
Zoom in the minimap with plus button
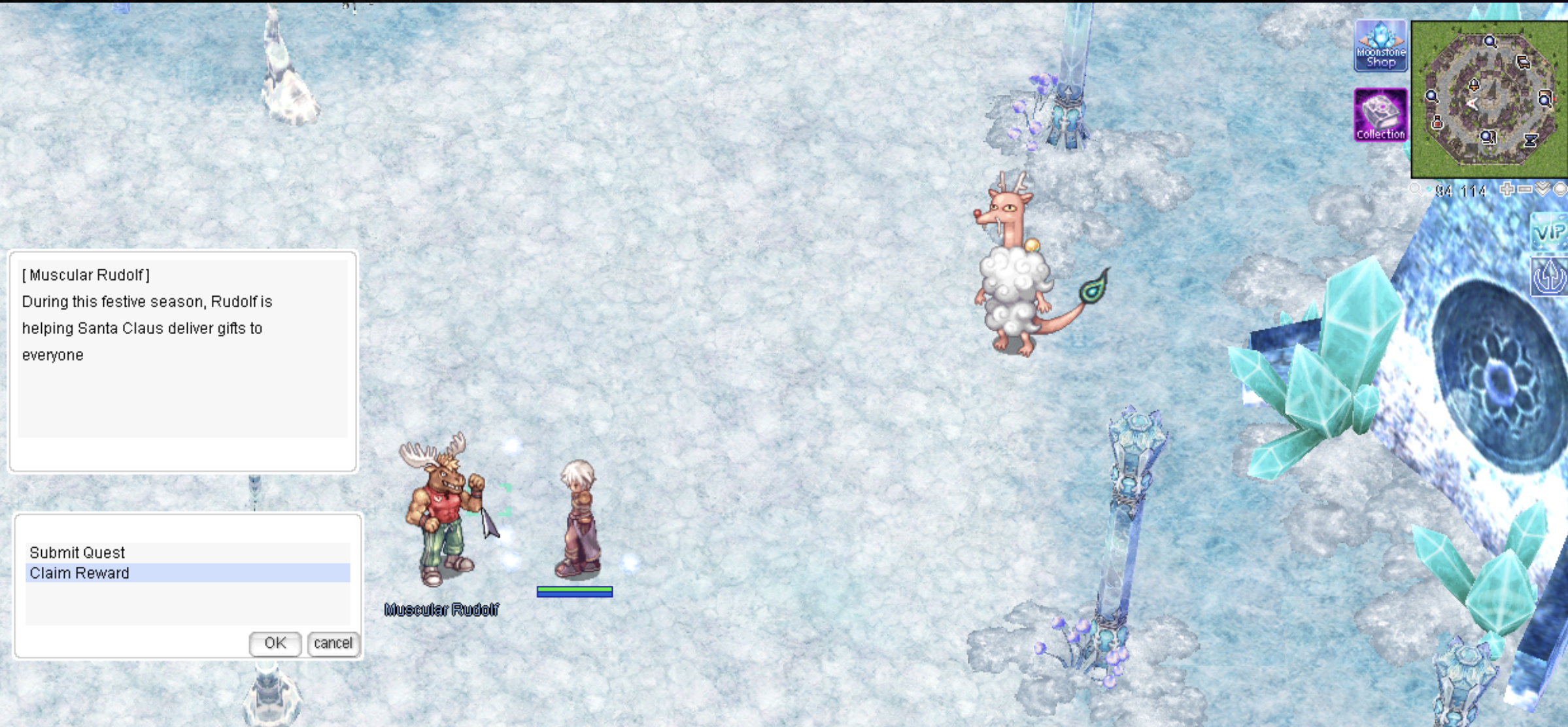1507,190
